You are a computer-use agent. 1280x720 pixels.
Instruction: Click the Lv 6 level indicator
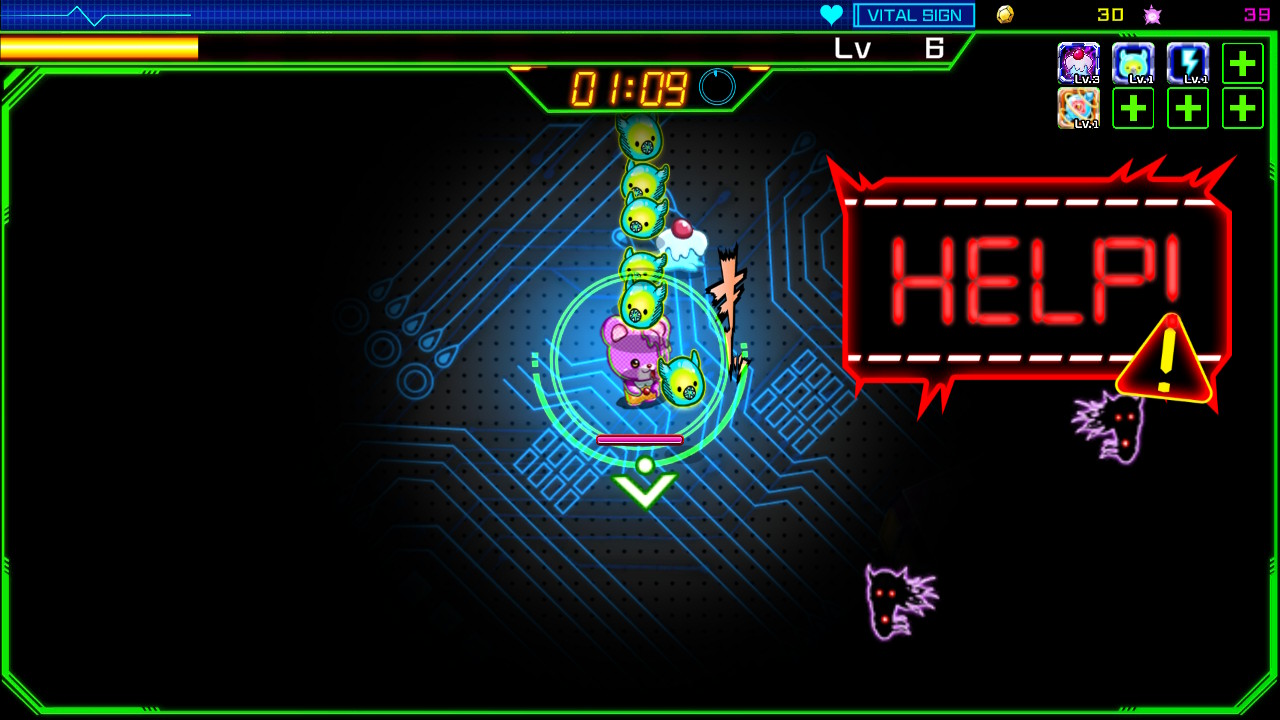pos(890,47)
